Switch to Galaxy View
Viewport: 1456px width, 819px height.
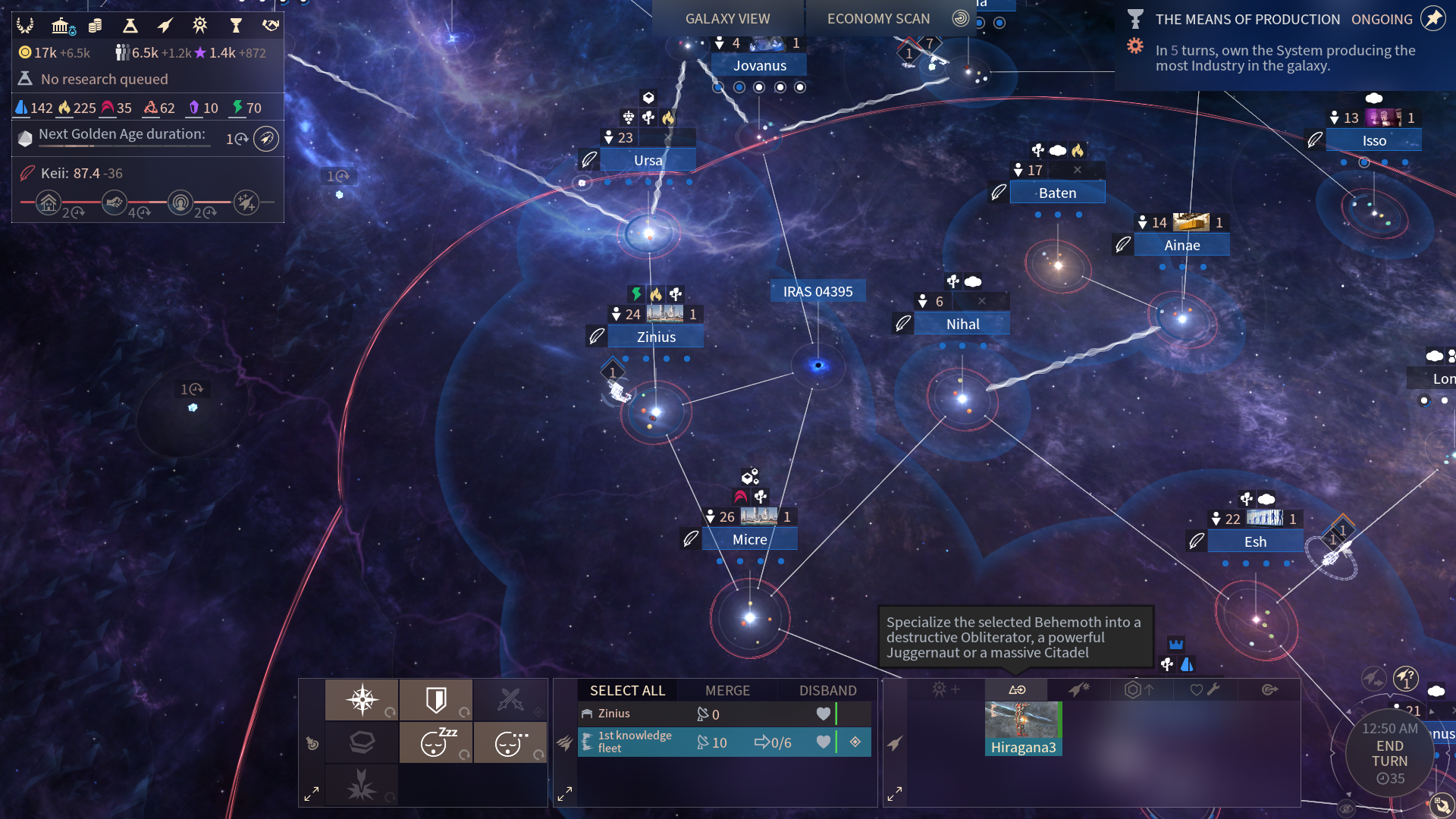point(727,19)
